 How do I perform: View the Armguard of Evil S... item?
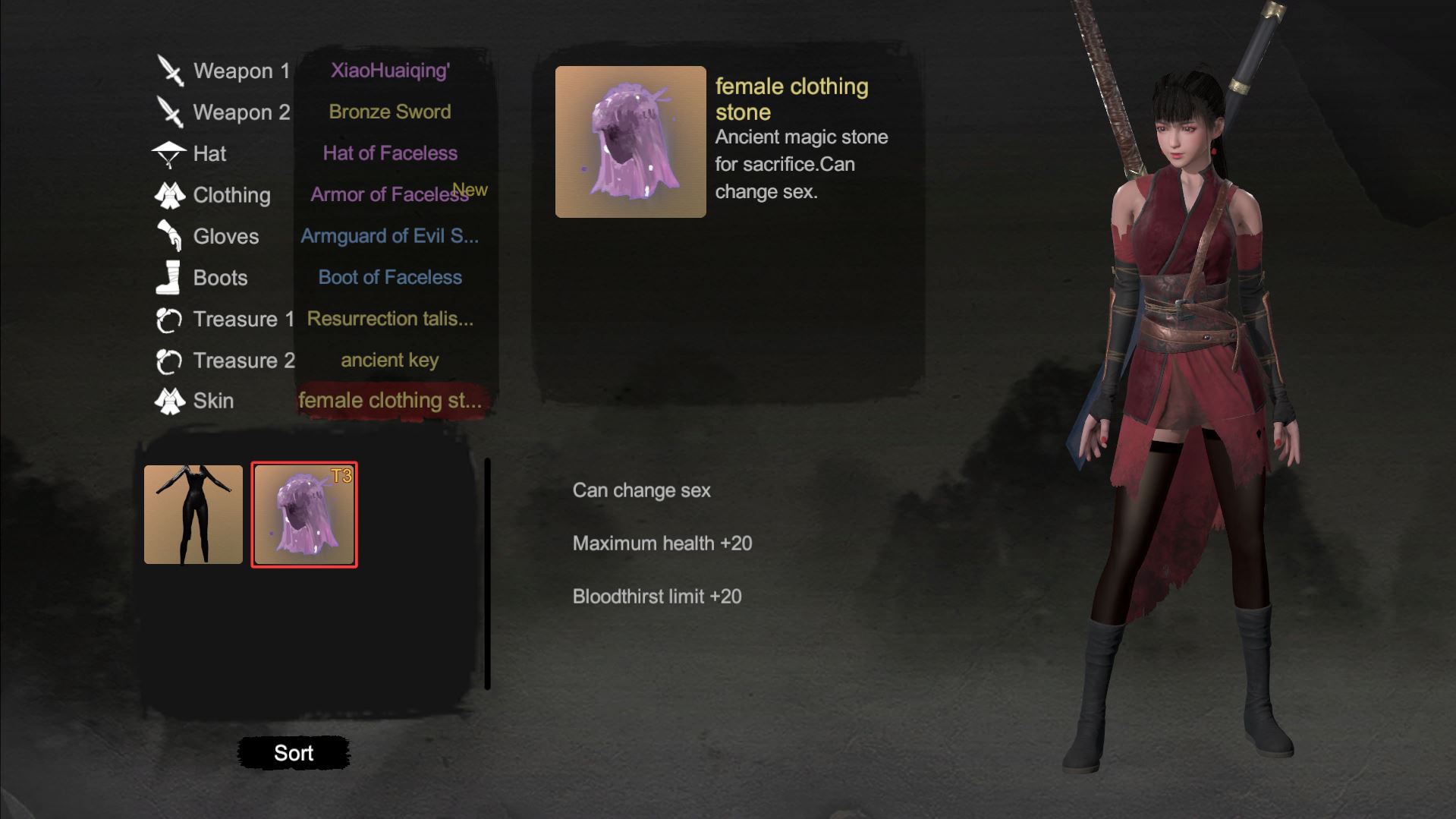(389, 236)
